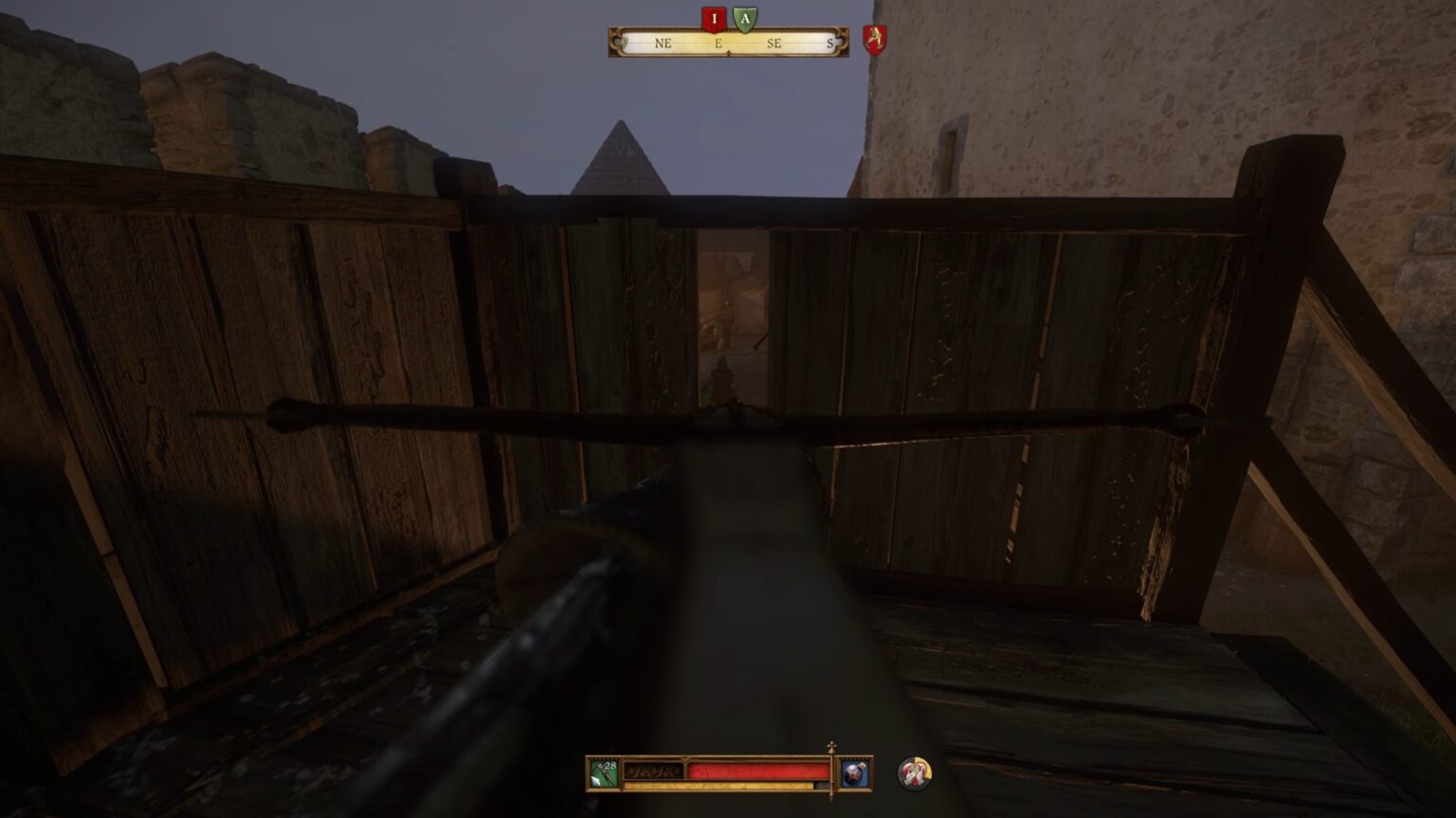
Task: Click the "S" marker at the compass end
Action: [830, 43]
